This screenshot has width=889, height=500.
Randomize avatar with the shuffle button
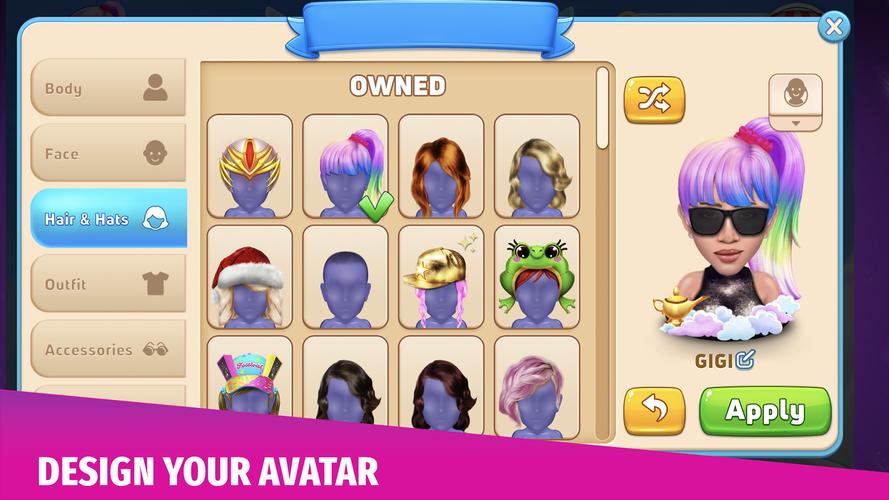[x=654, y=99]
